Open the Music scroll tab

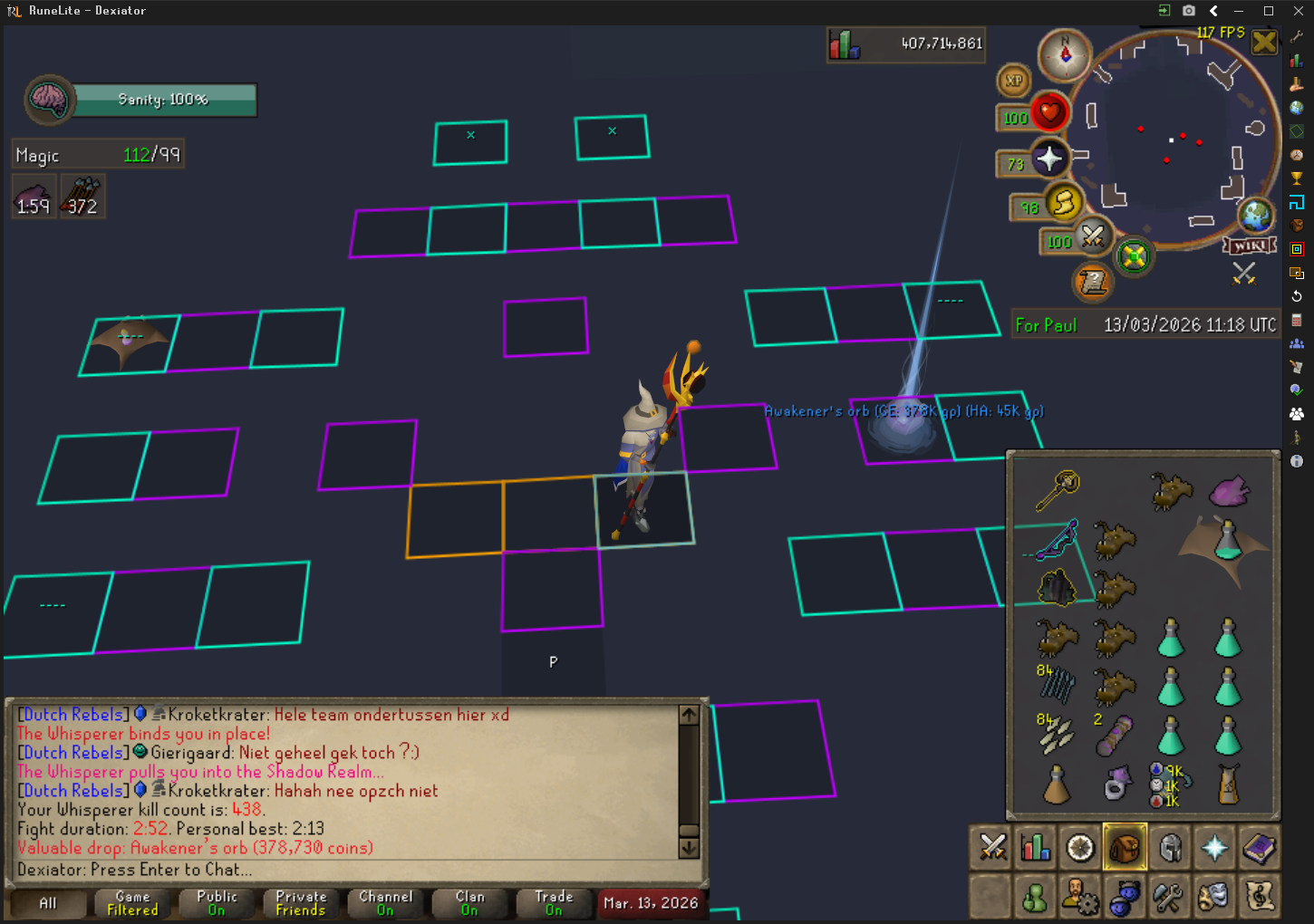(x=1259, y=897)
